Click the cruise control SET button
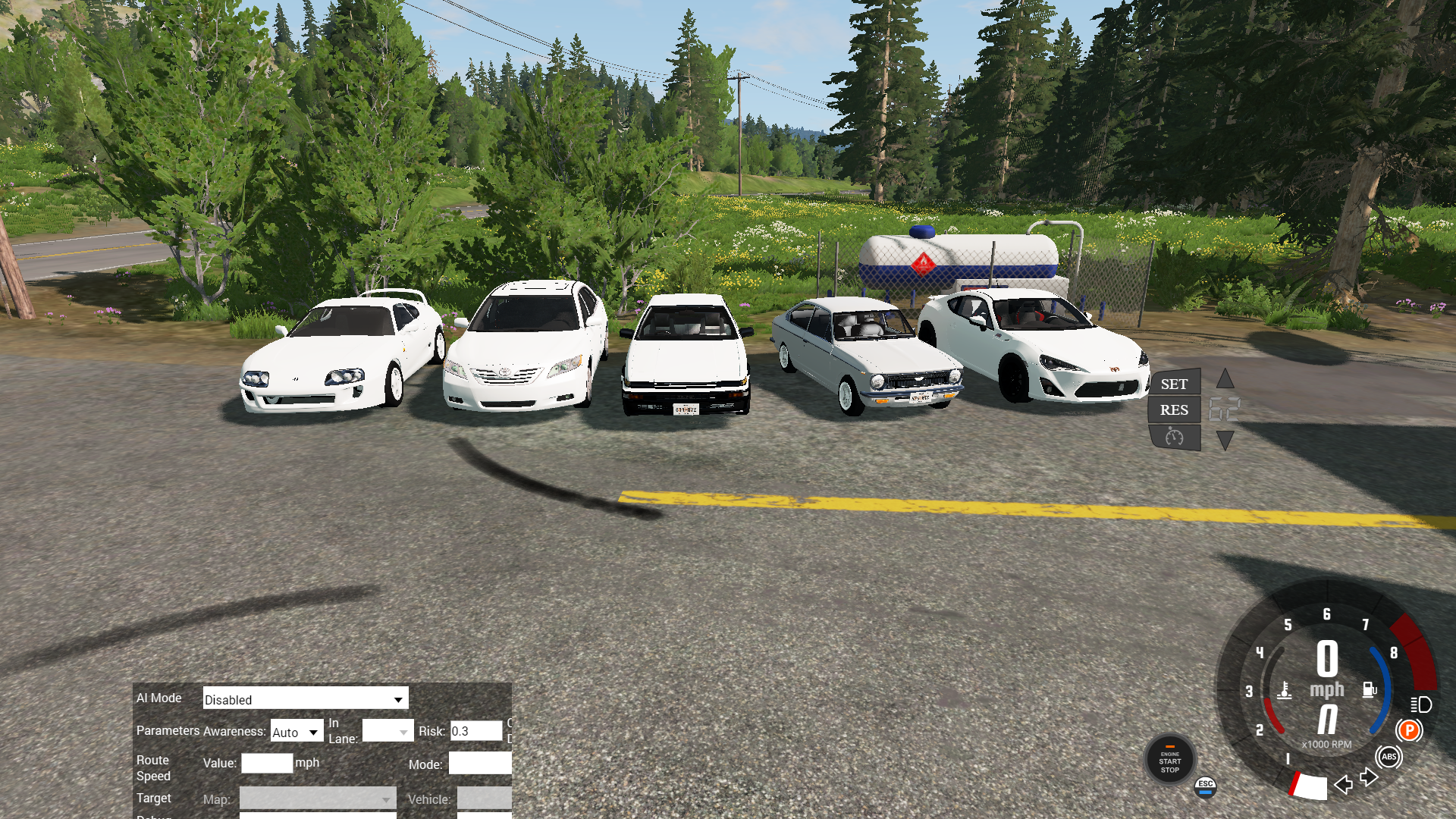The height and width of the screenshot is (819, 1456). point(1174,384)
